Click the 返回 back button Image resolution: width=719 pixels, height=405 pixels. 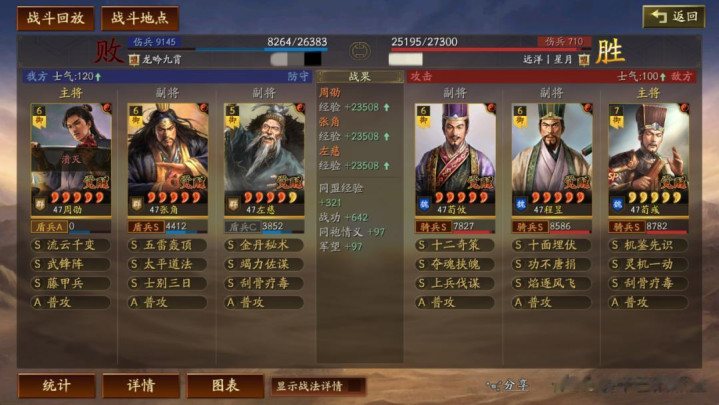[673, 17]
